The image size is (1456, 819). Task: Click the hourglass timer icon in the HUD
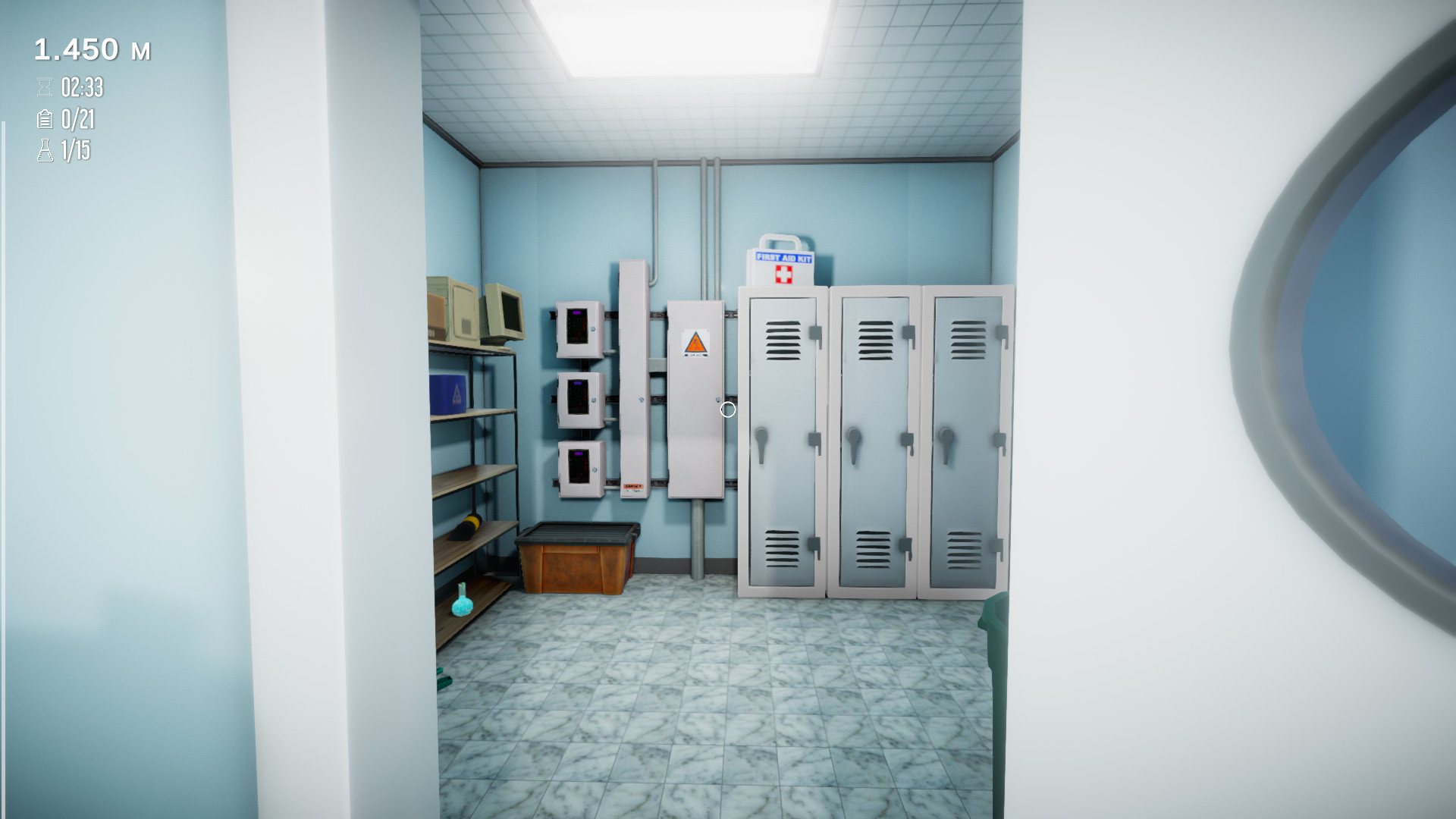tap(44, 86)
